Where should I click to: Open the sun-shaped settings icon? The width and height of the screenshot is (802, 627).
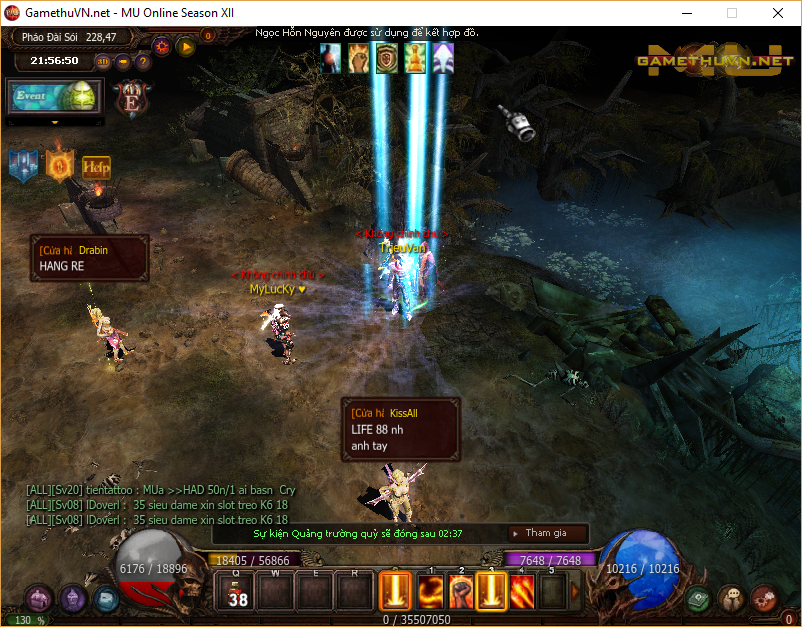pyautogui.click(x=162, y=46)
